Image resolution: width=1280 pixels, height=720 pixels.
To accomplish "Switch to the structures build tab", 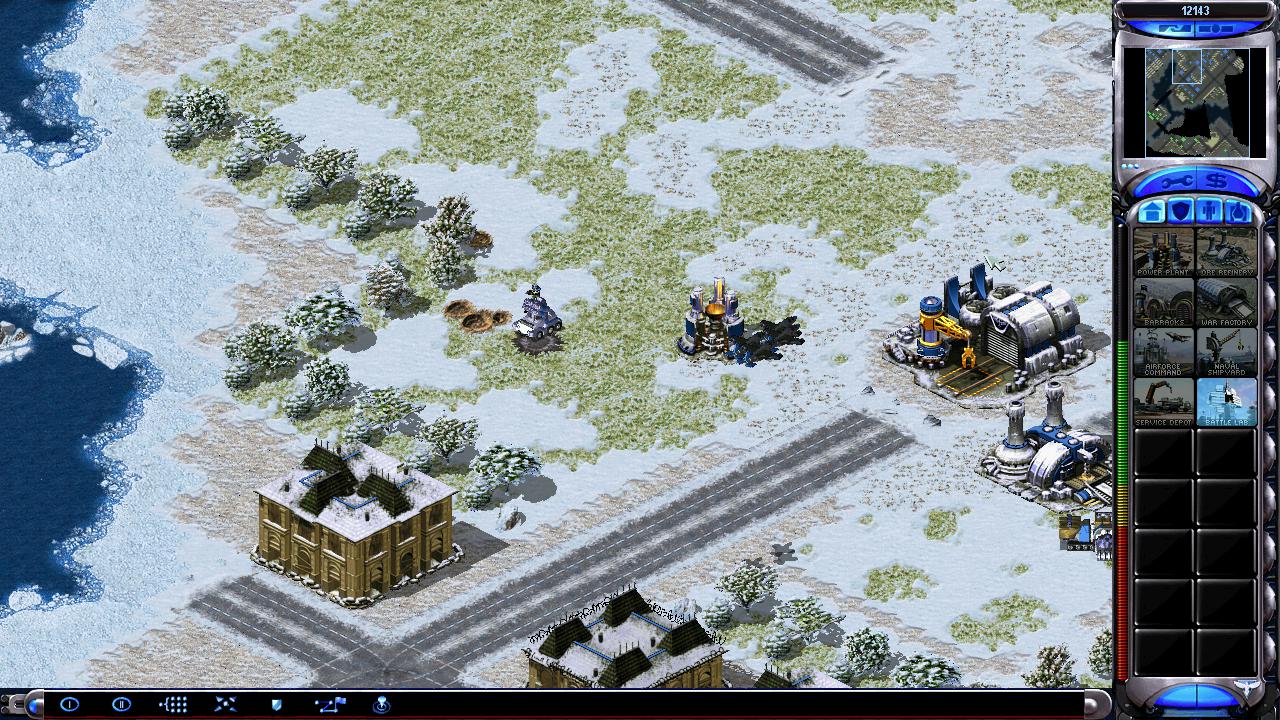I will [x=1151, y=212].
